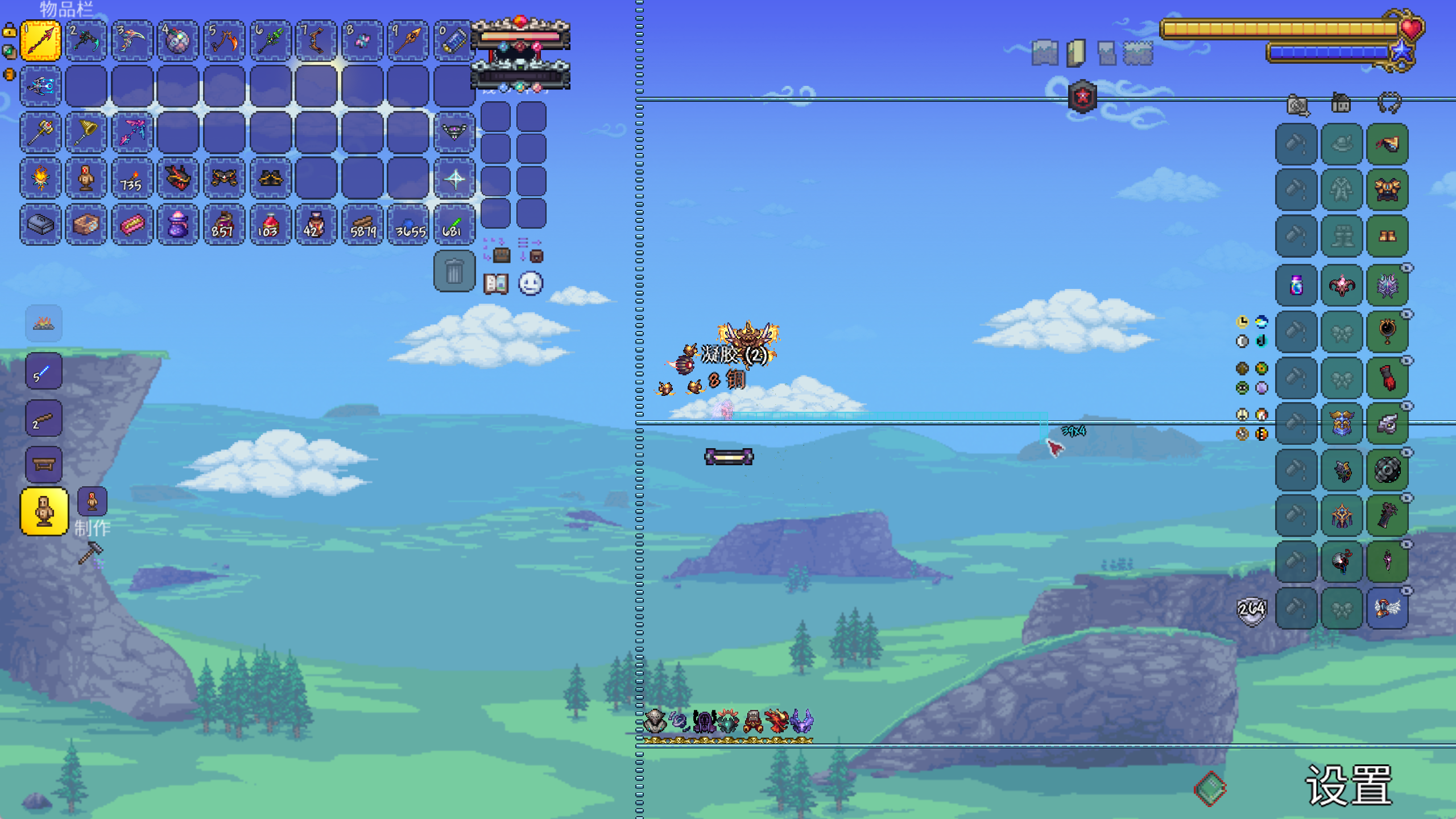This screenshot has height=819, width=1456.
Task: Select the wooden workbench crafting recipe
Action: (x=44, y=465)
